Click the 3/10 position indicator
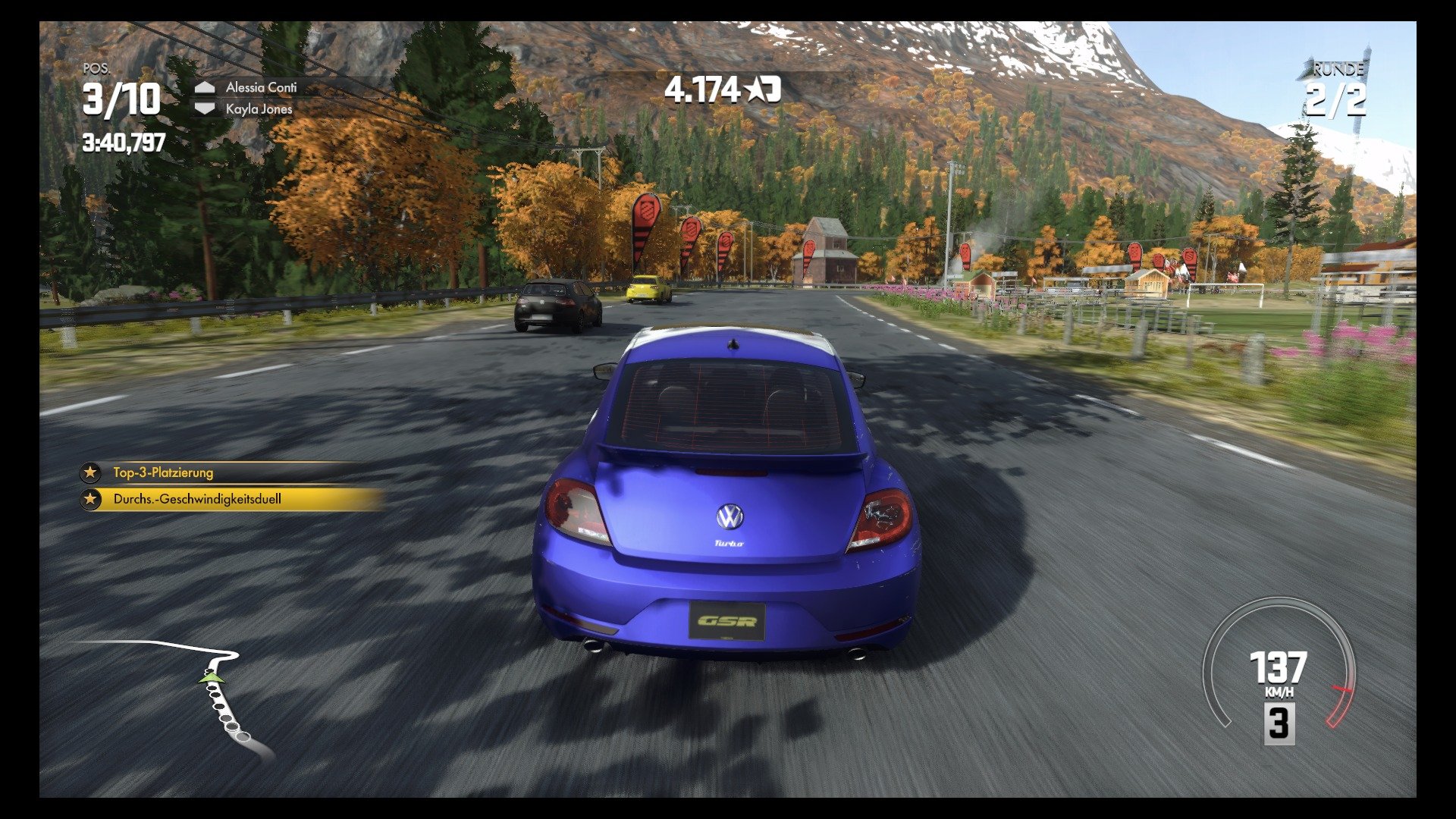This screenshot has width=1456, height=819. [120, 99]
